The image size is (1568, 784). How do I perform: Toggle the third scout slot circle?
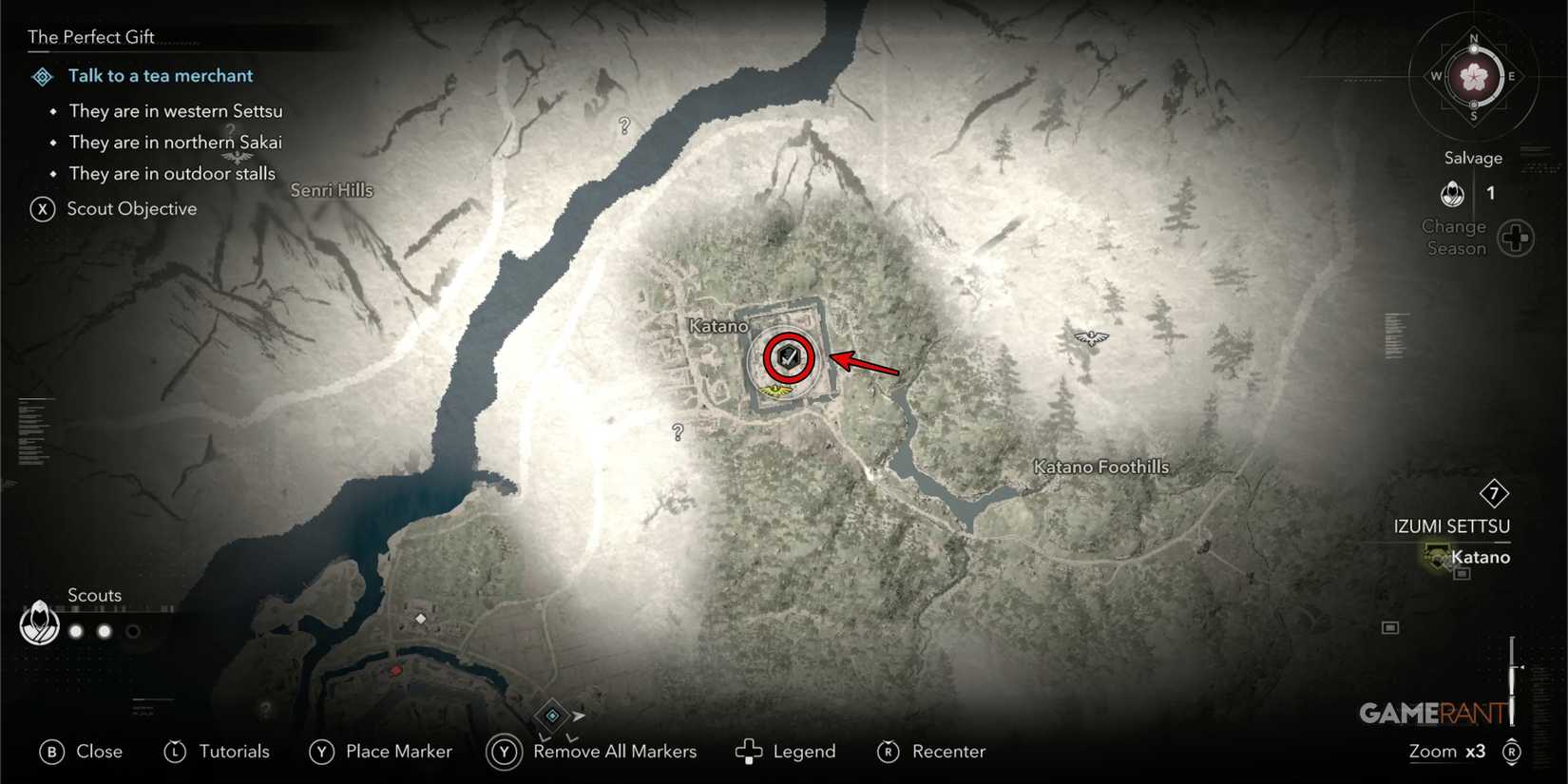(133, 630)
